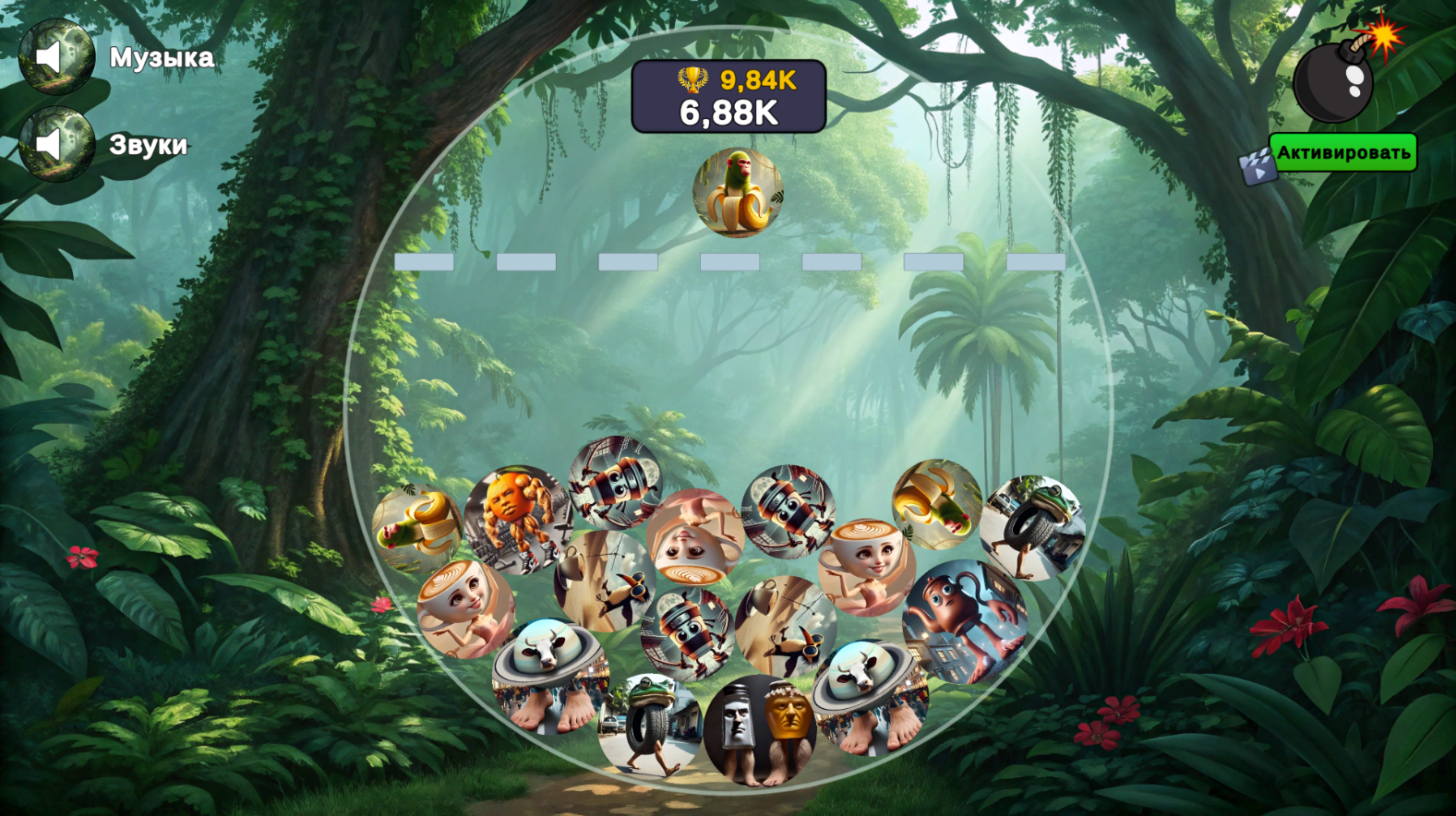The image size is (1456, 816).
Task: Click the Звуки label text
Action: point(150,145)
